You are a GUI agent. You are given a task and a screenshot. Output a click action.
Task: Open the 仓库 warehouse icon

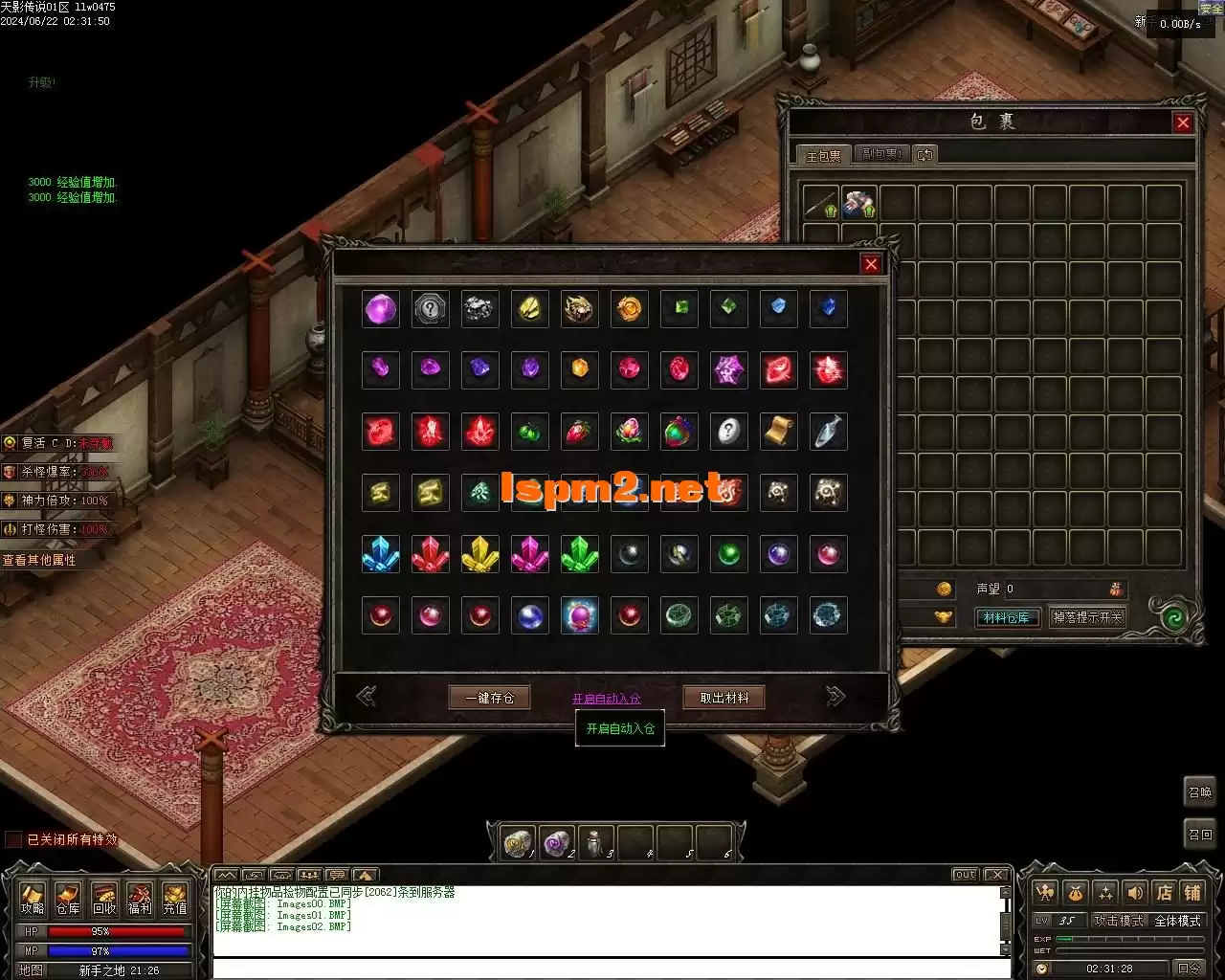click(68, 900)
